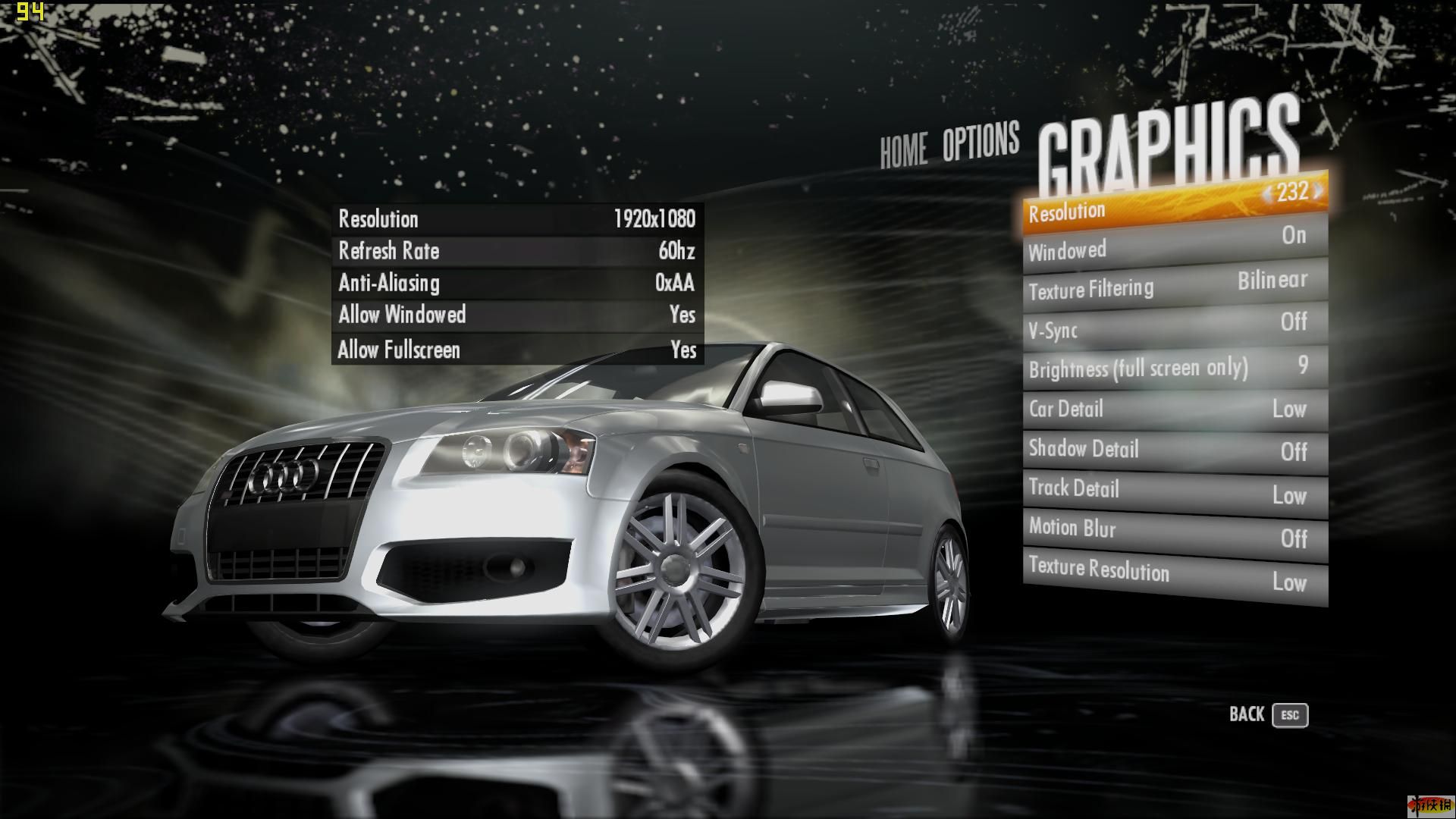Toggle the Motion Blur option

[1174, 533]
